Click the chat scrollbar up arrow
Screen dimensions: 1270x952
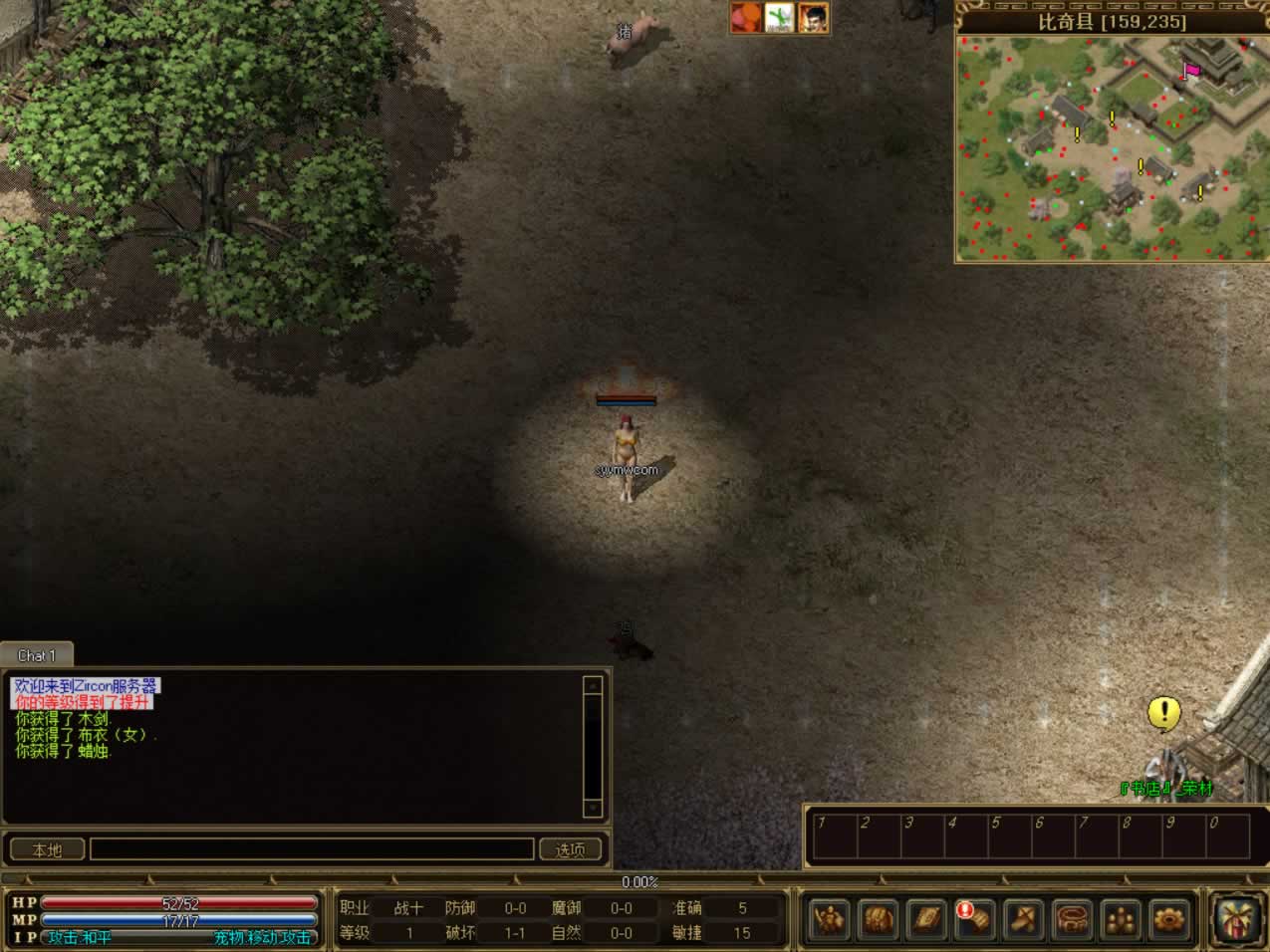[593, 685]
